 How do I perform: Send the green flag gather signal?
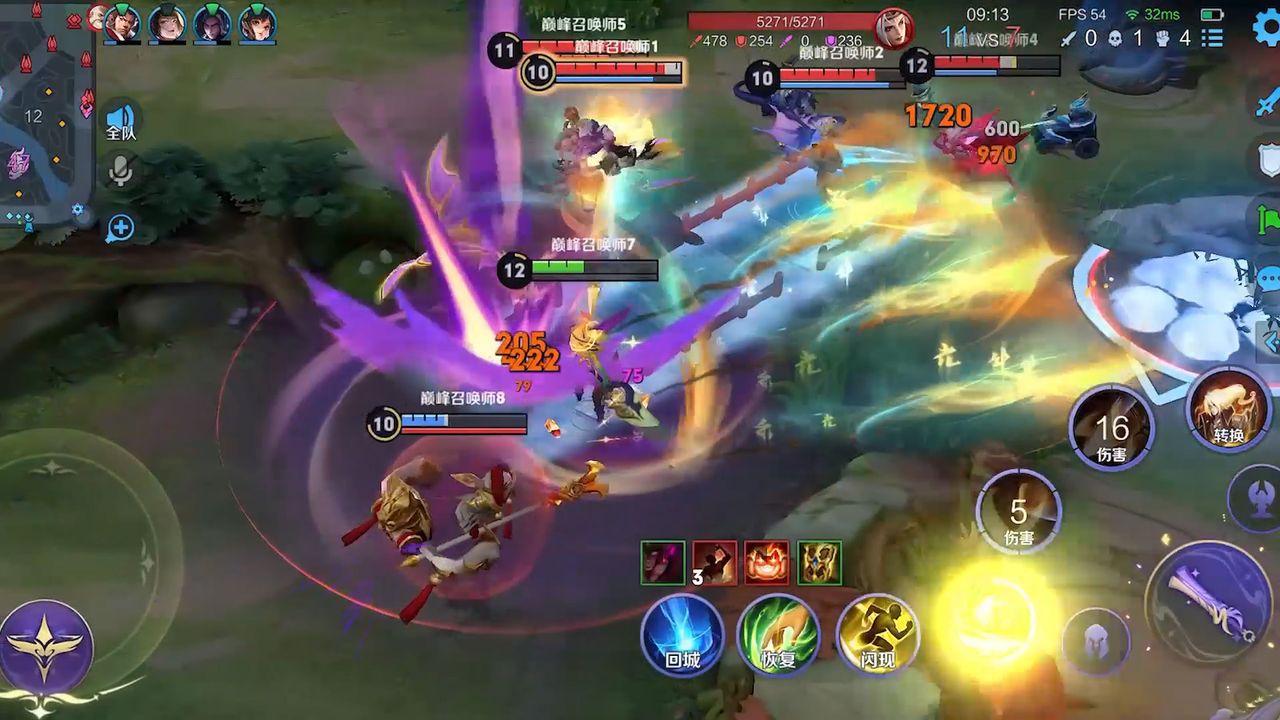pos(1267,218)
